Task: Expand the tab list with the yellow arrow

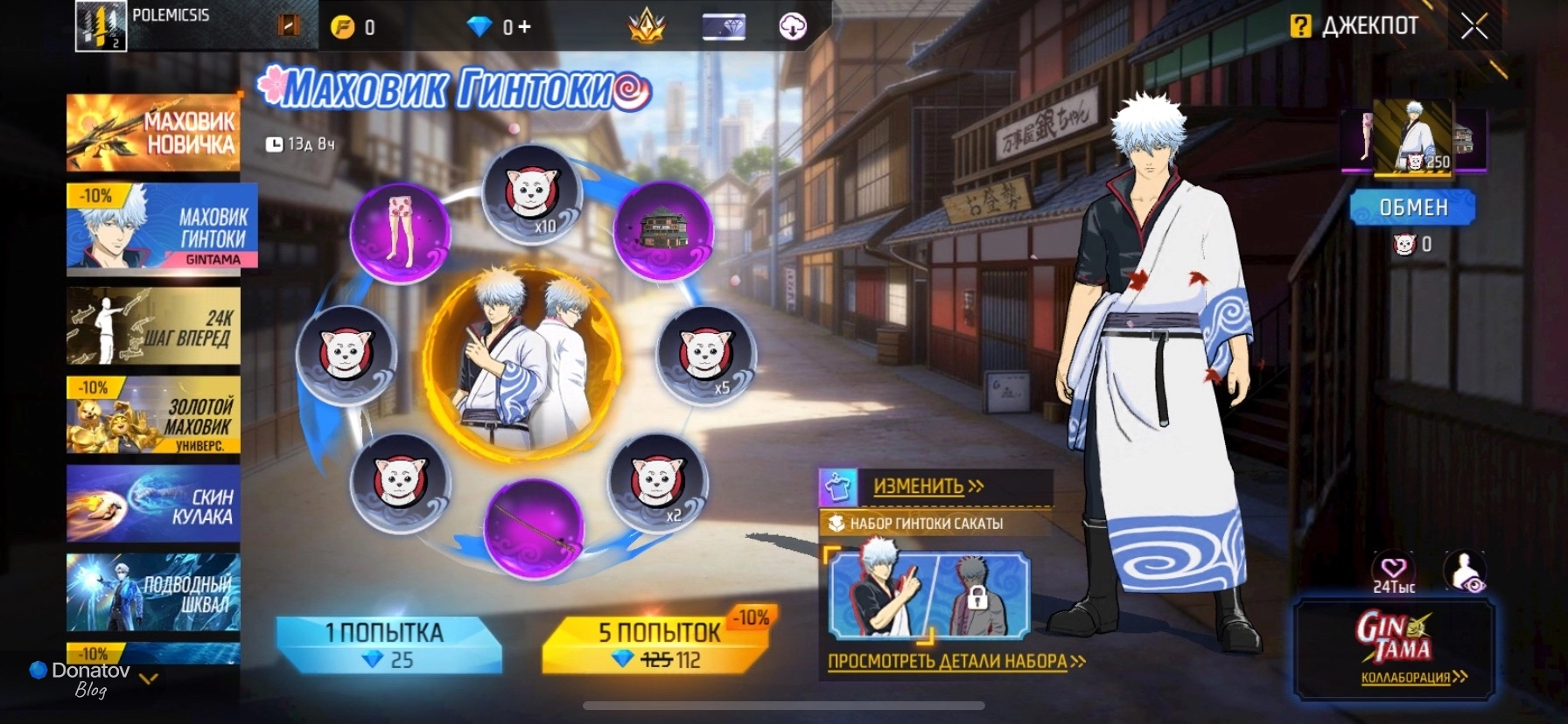Action: pyautogui.click(x=149, y=679)
